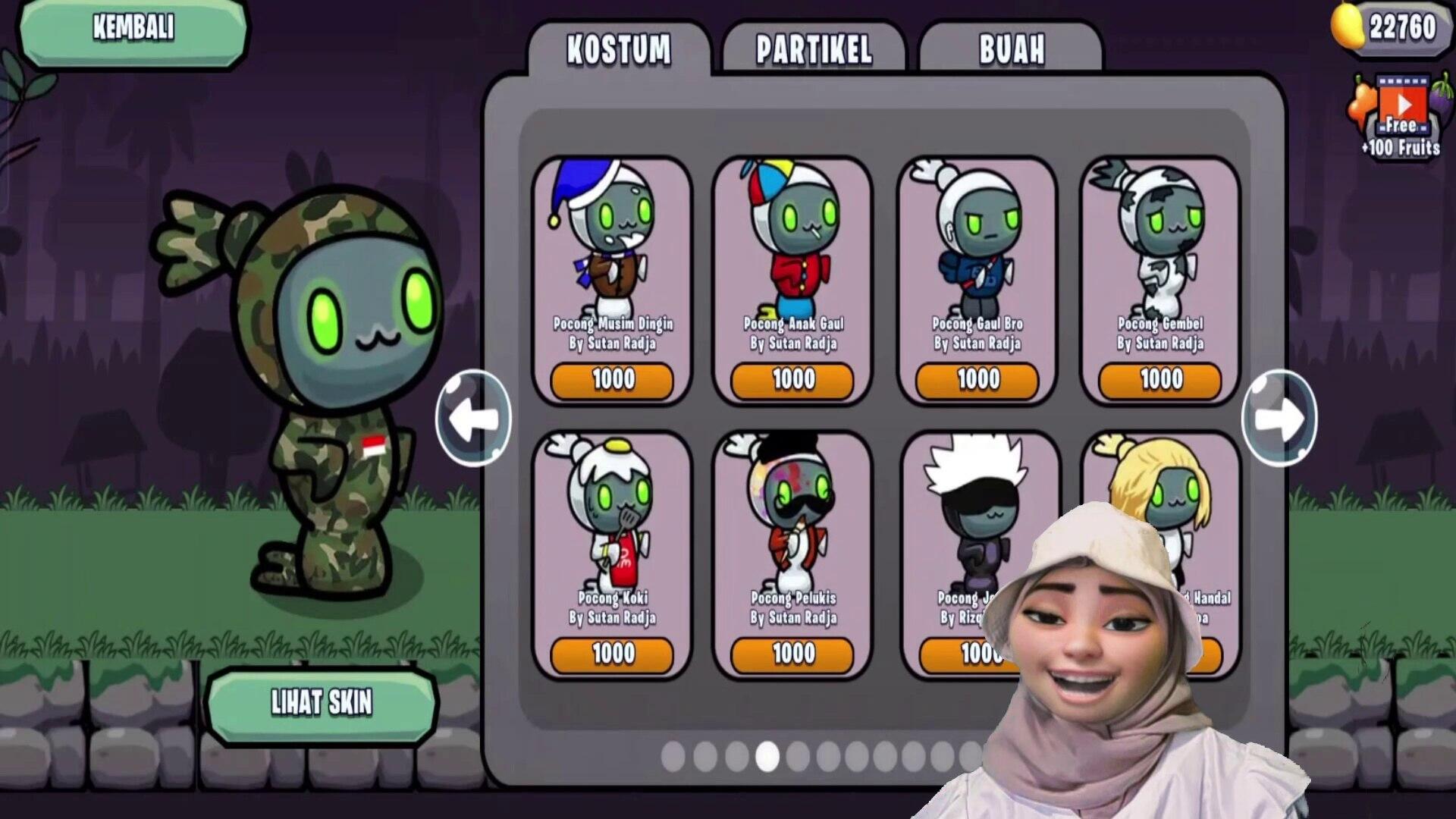The image size is (1456, 819).
Task: Buy Pocong Koki for 1000
Action: [613, 654]
